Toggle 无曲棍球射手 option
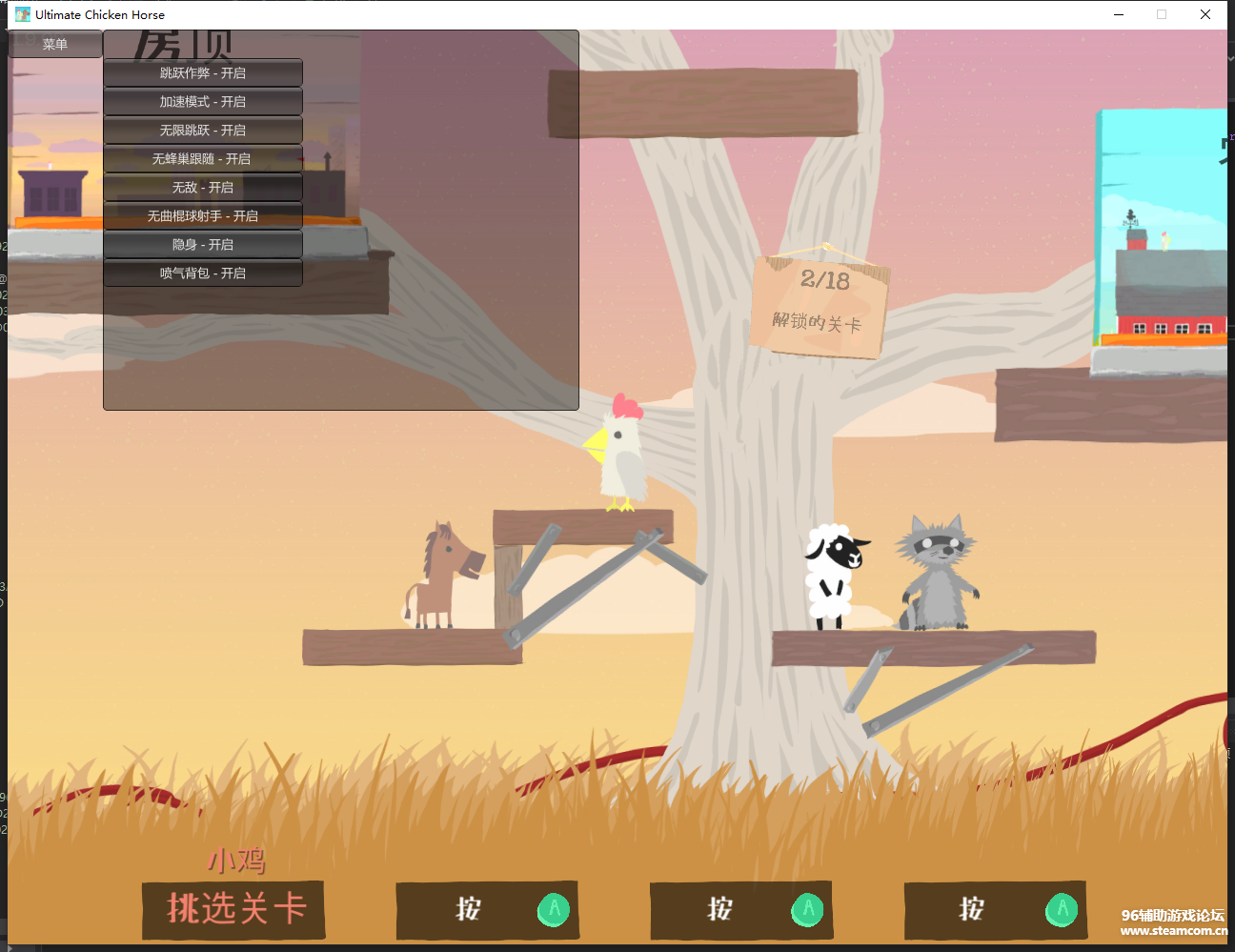This screenshot has height=952, width=1235. (203, 216)
